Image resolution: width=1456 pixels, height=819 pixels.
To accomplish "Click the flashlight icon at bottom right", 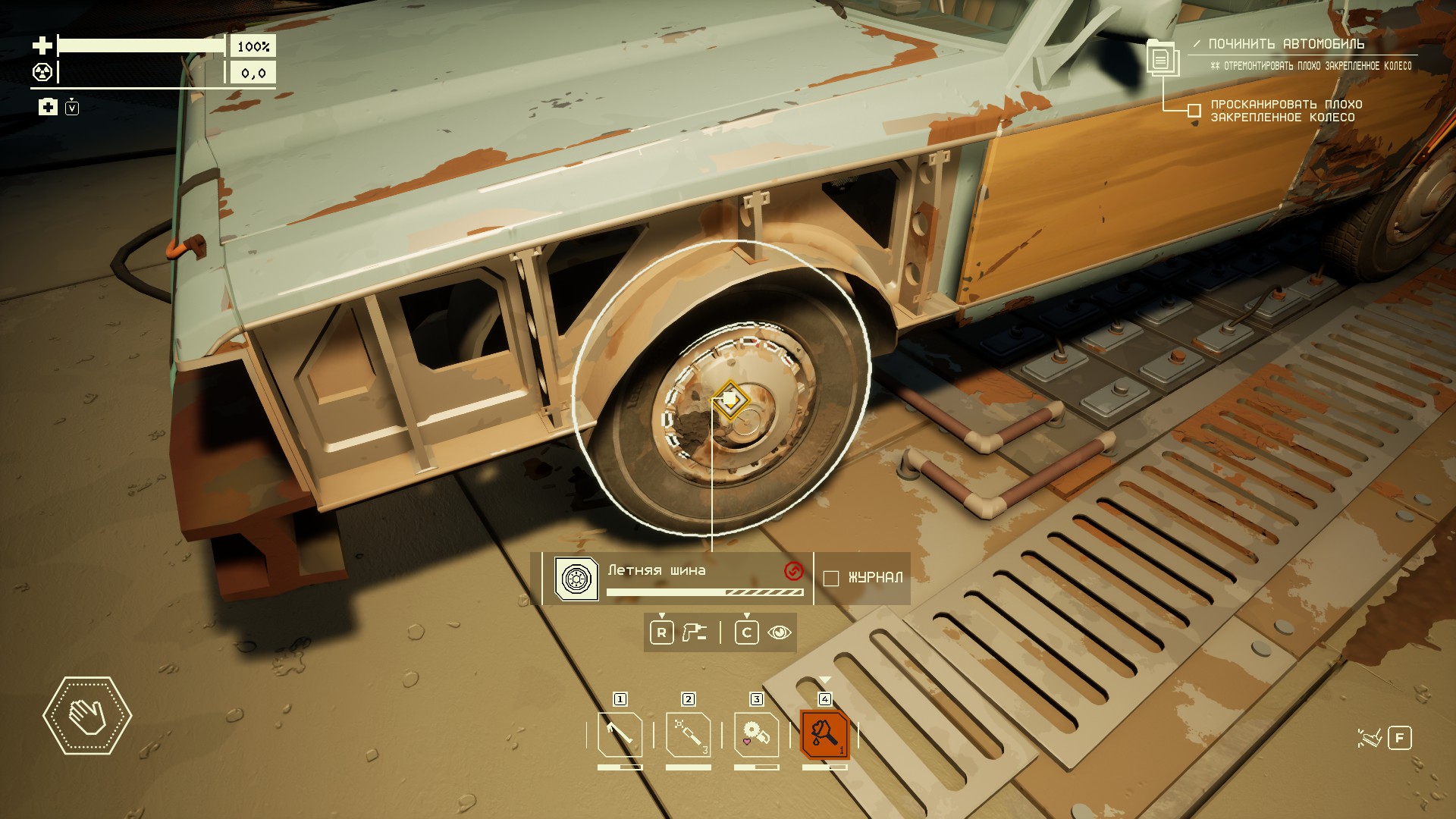I will pyautogui.click(x=1370, y=738).
